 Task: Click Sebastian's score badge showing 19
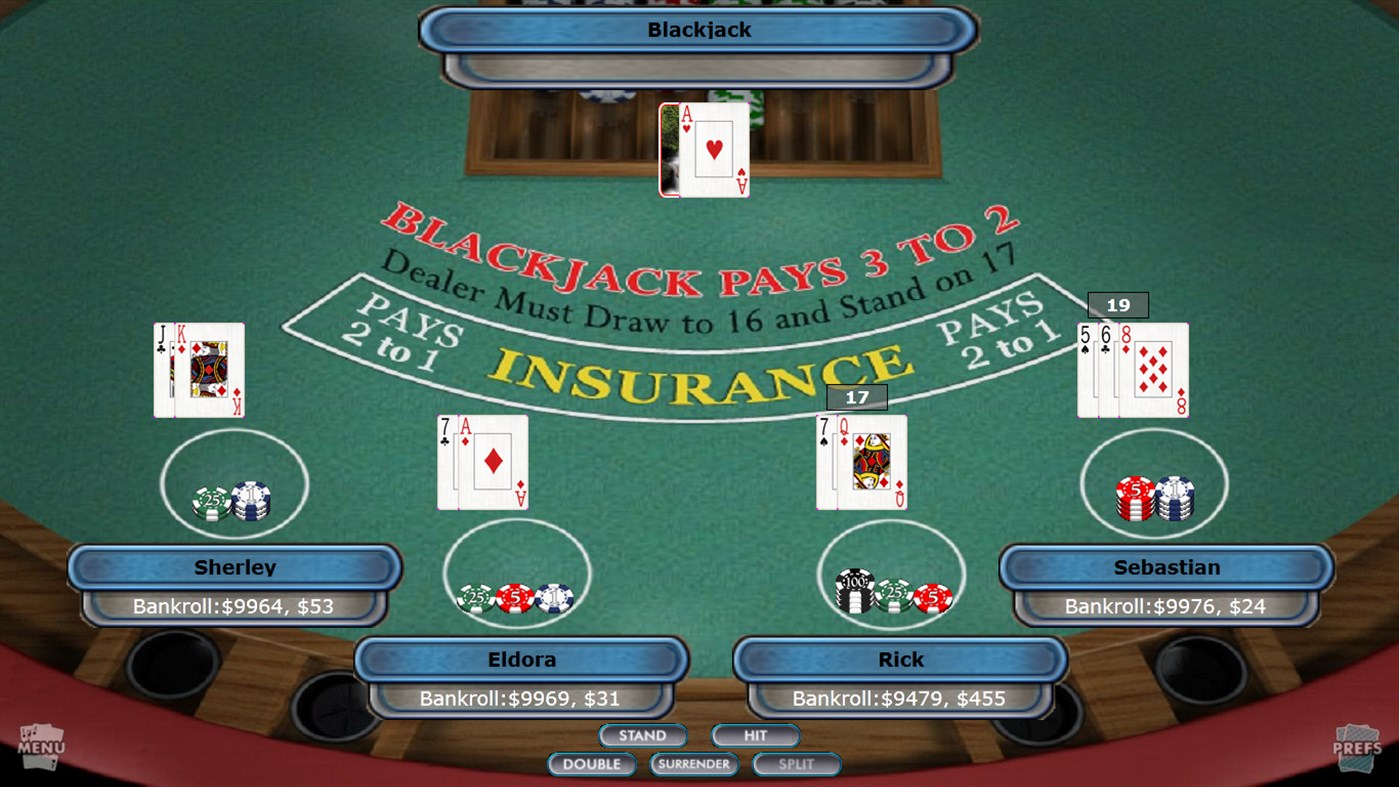pos(1117,305)
